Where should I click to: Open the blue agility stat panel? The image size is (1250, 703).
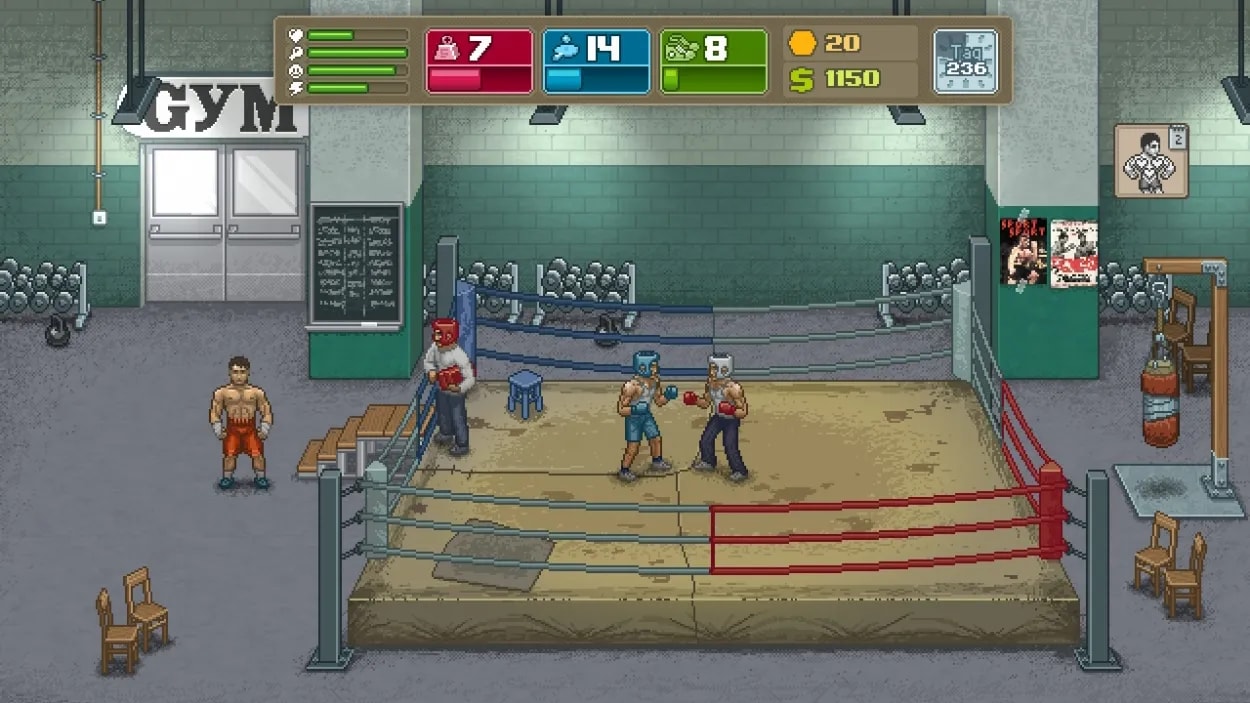coord(596,61)
